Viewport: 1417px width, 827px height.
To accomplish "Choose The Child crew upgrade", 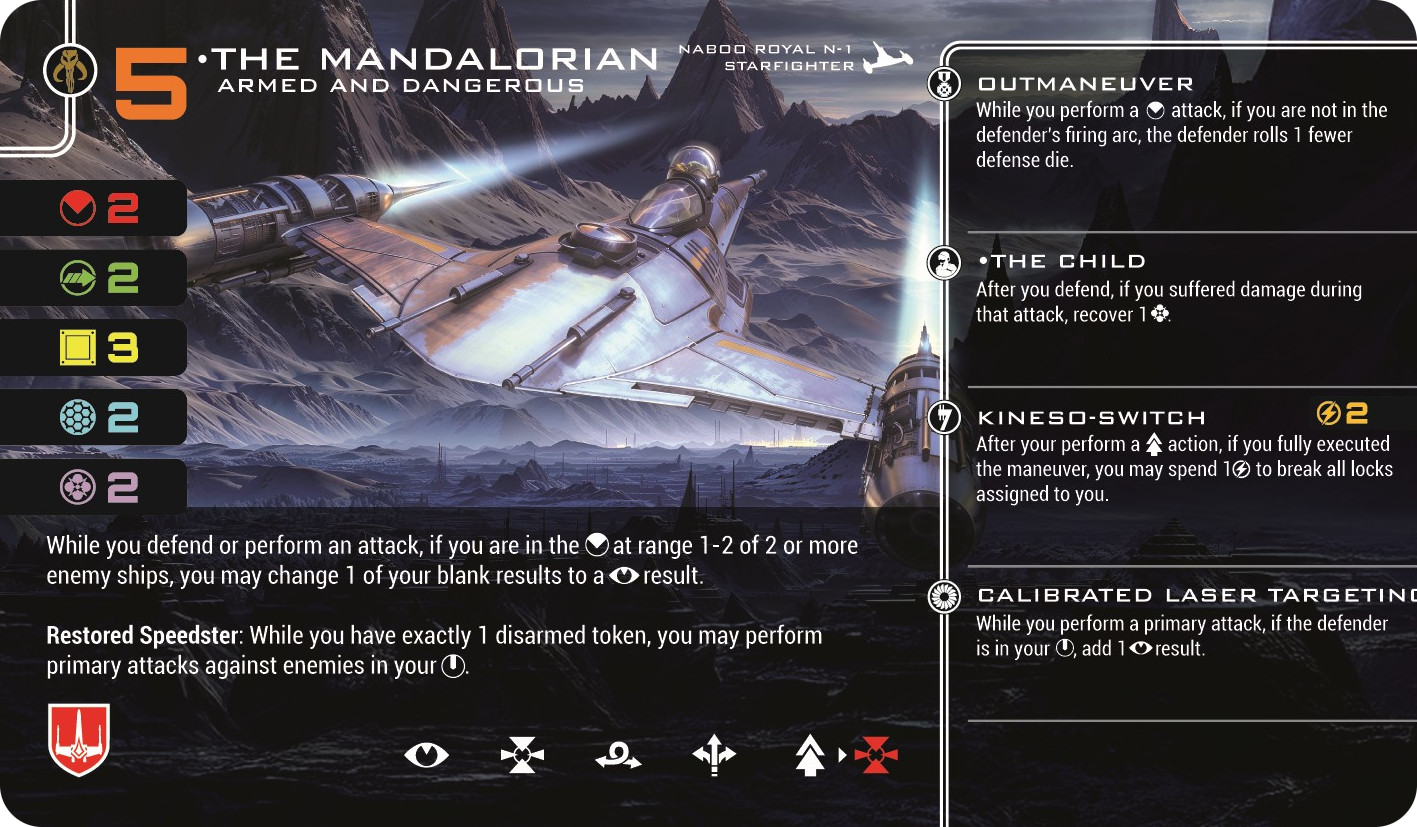I will (1062, 262).
